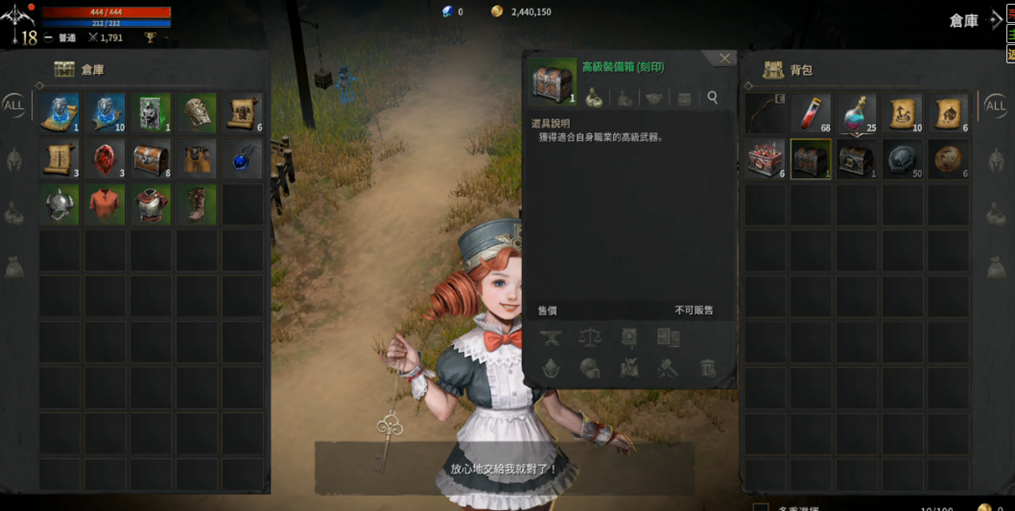Choose the orange shirt in warehouse
This screenshot has height=511, width=1015.
[x=106, y=204]
